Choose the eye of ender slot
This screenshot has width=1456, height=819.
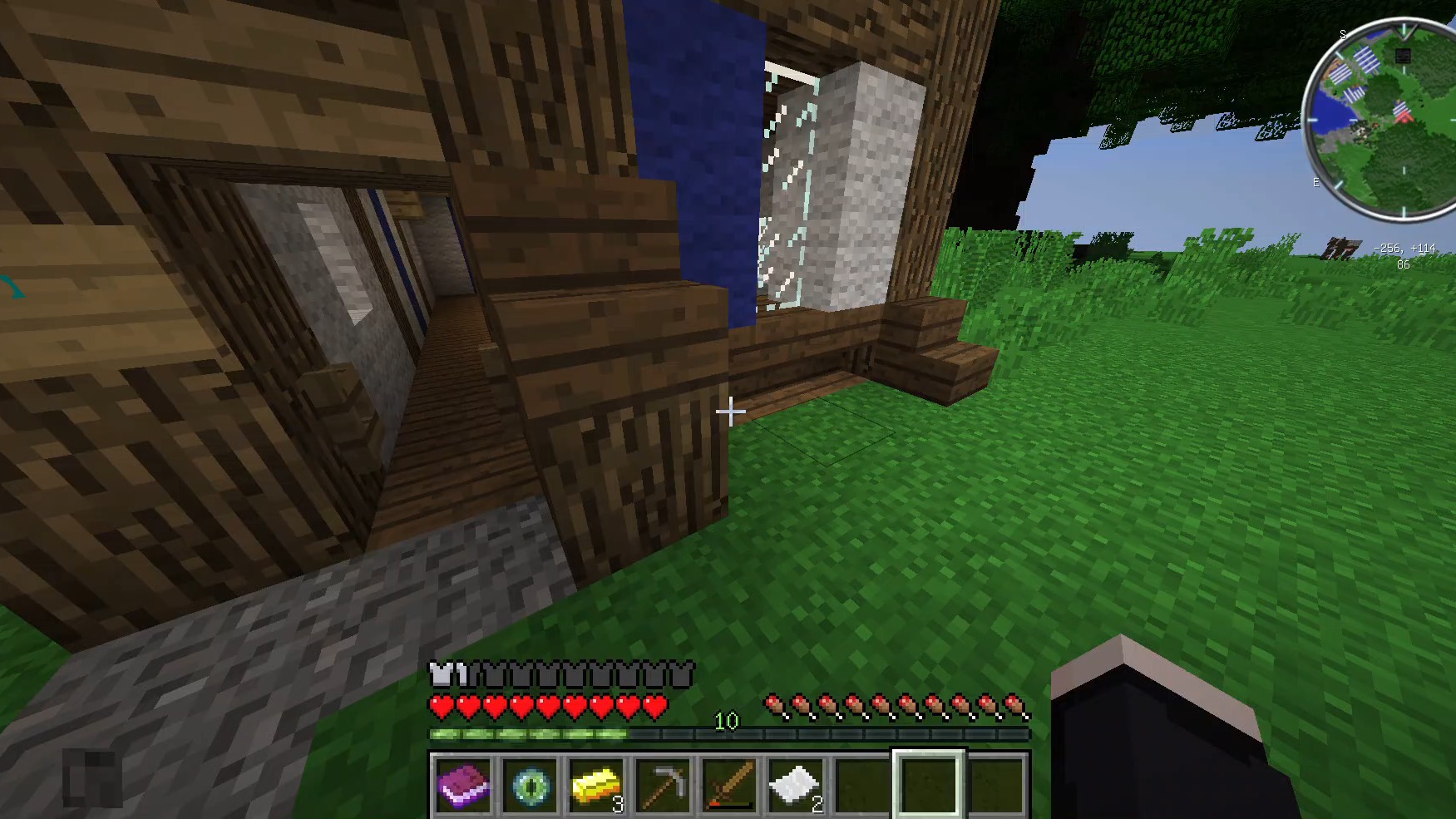(x=530, y=785)
